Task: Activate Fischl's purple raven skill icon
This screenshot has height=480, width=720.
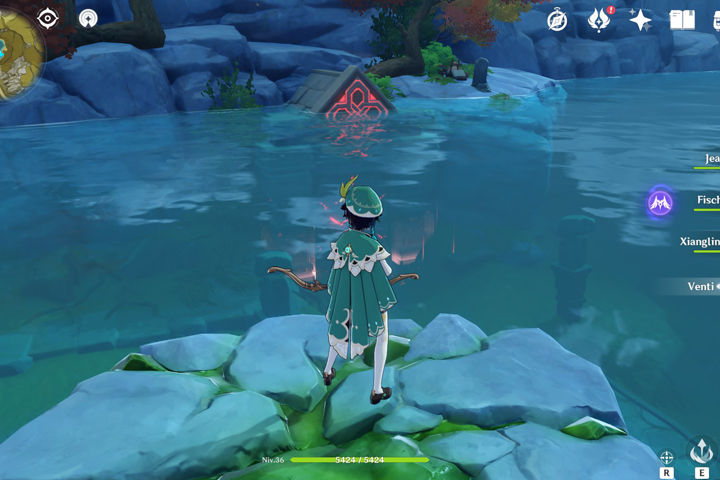Action: click(660, 203)
